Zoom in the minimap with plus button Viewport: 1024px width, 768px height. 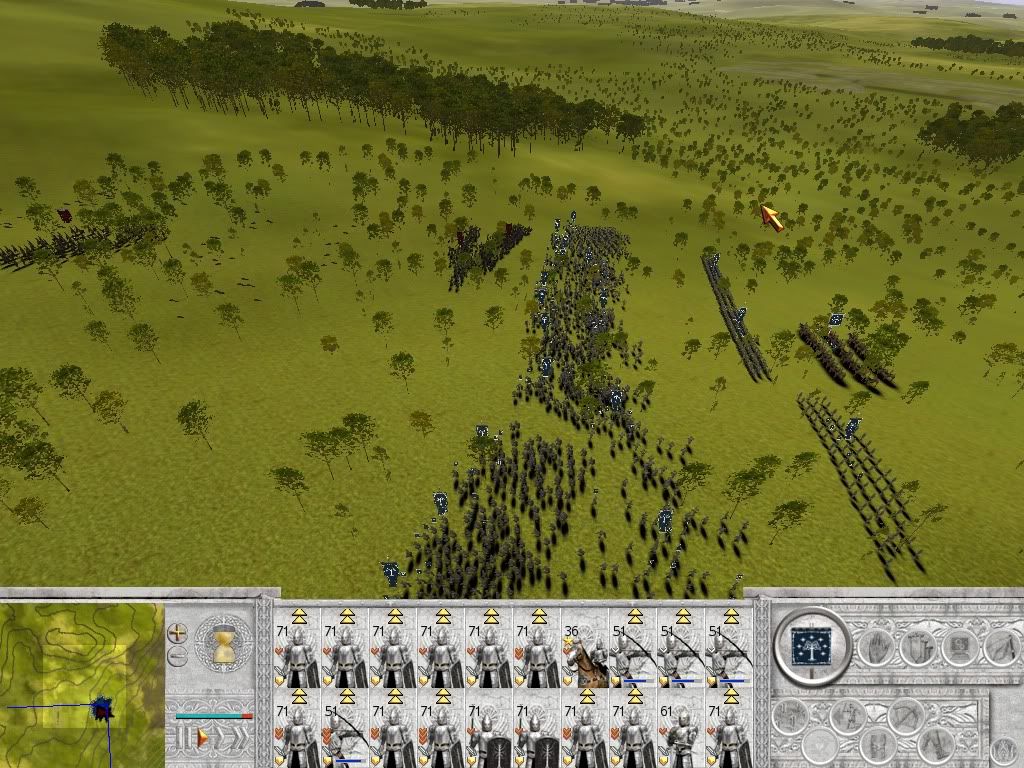(177, 633)
